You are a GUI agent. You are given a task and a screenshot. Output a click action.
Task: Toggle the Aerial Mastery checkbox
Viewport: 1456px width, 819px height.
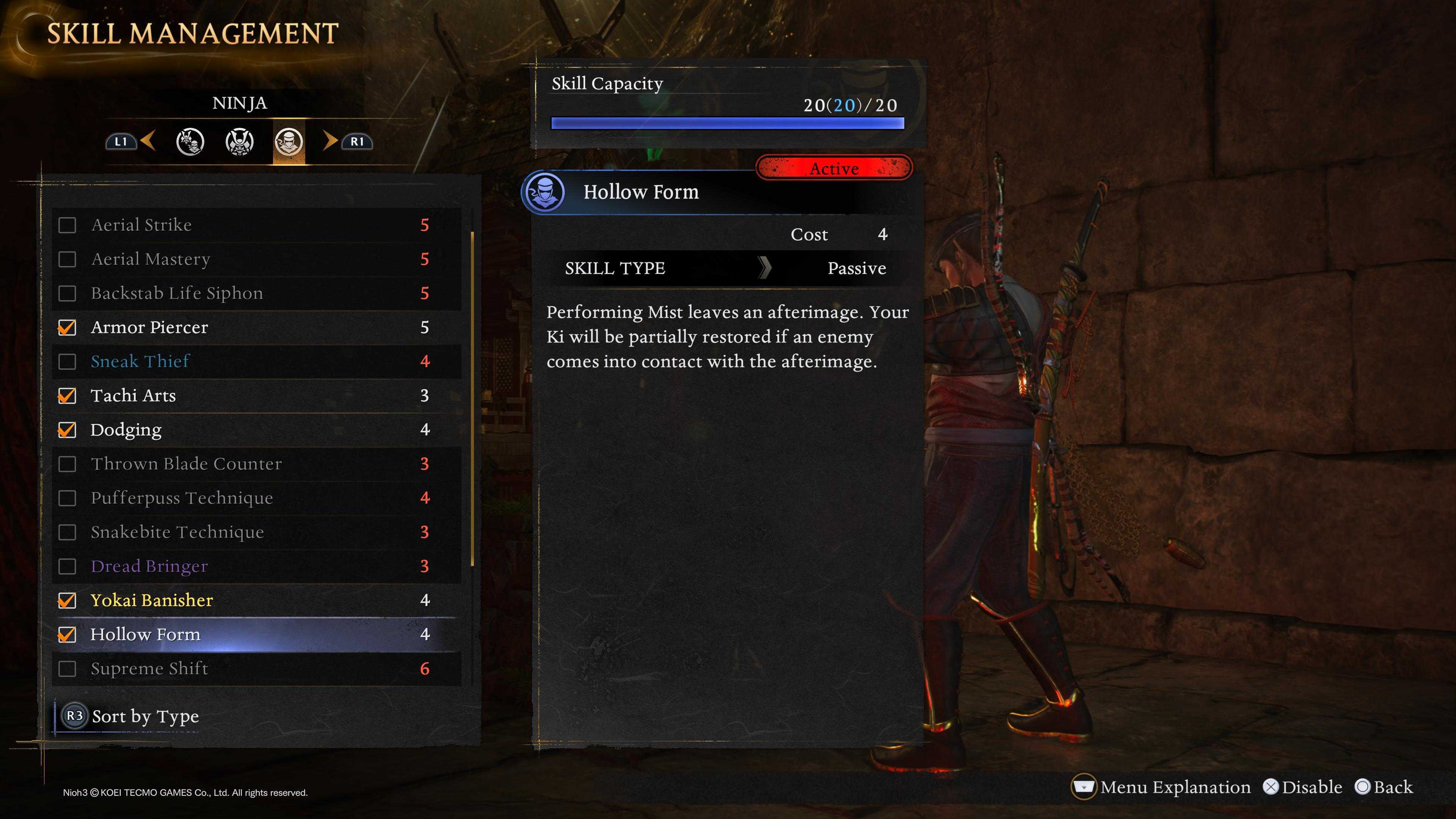[x=67, y=259]
